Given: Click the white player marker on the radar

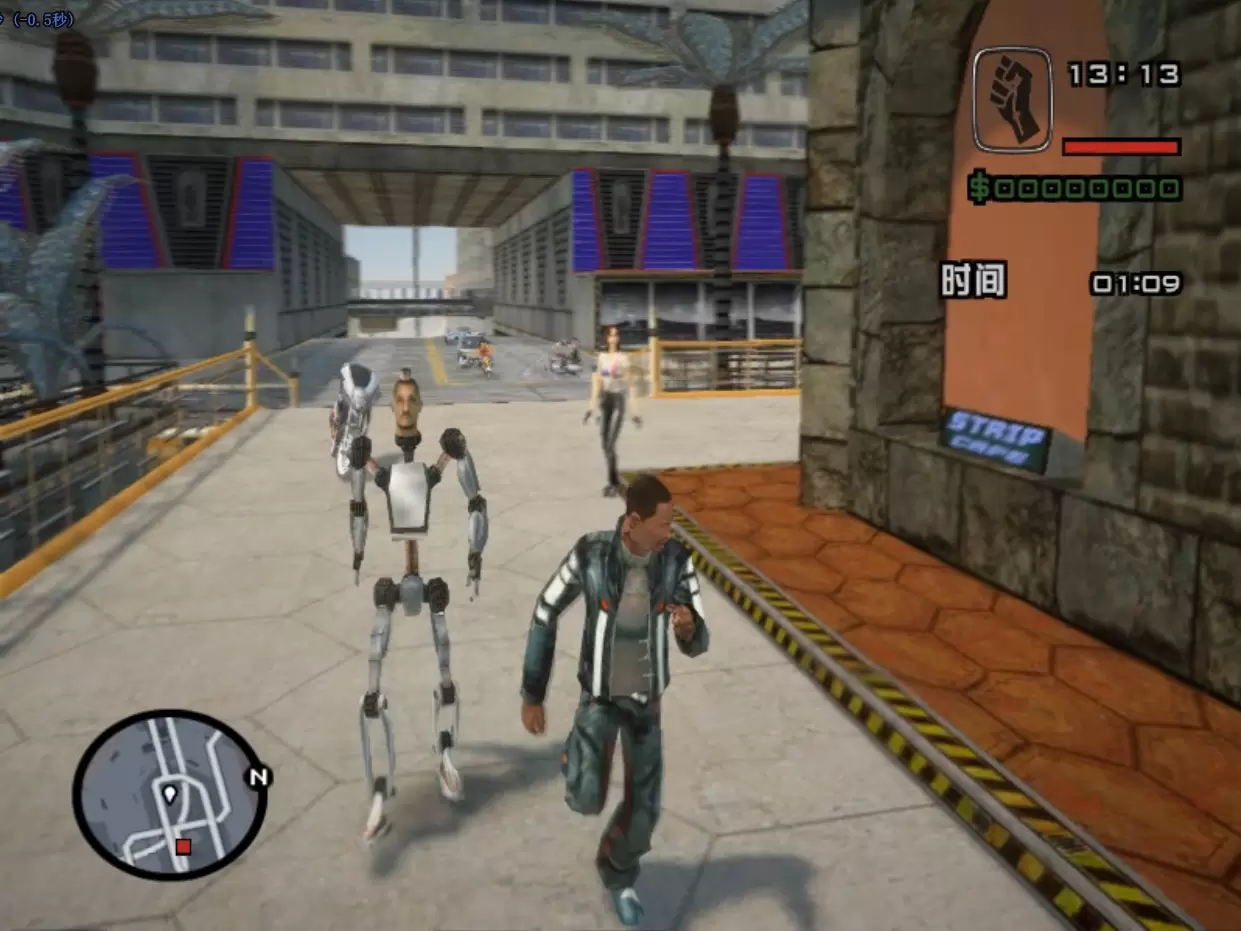Looking at the screenshot, I should (170, 795).
